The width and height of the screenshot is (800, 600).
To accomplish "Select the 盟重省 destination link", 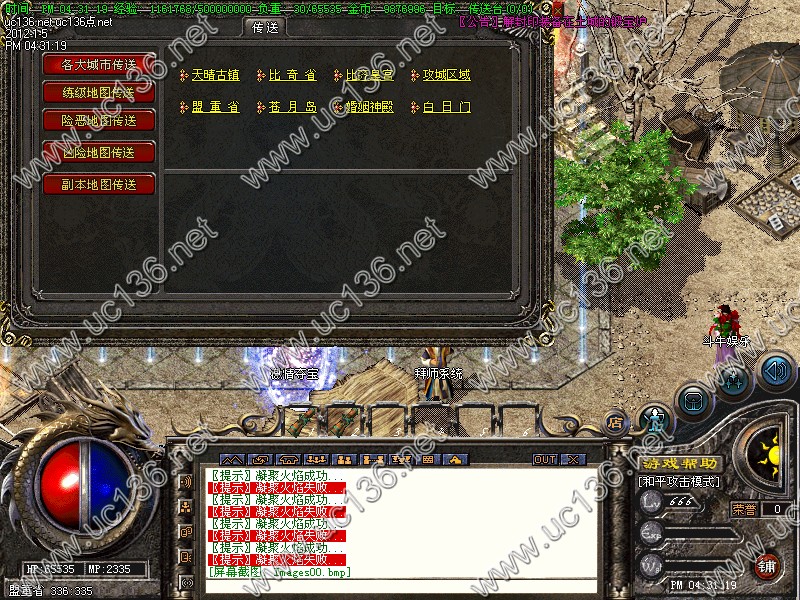I will click(215, 107).
